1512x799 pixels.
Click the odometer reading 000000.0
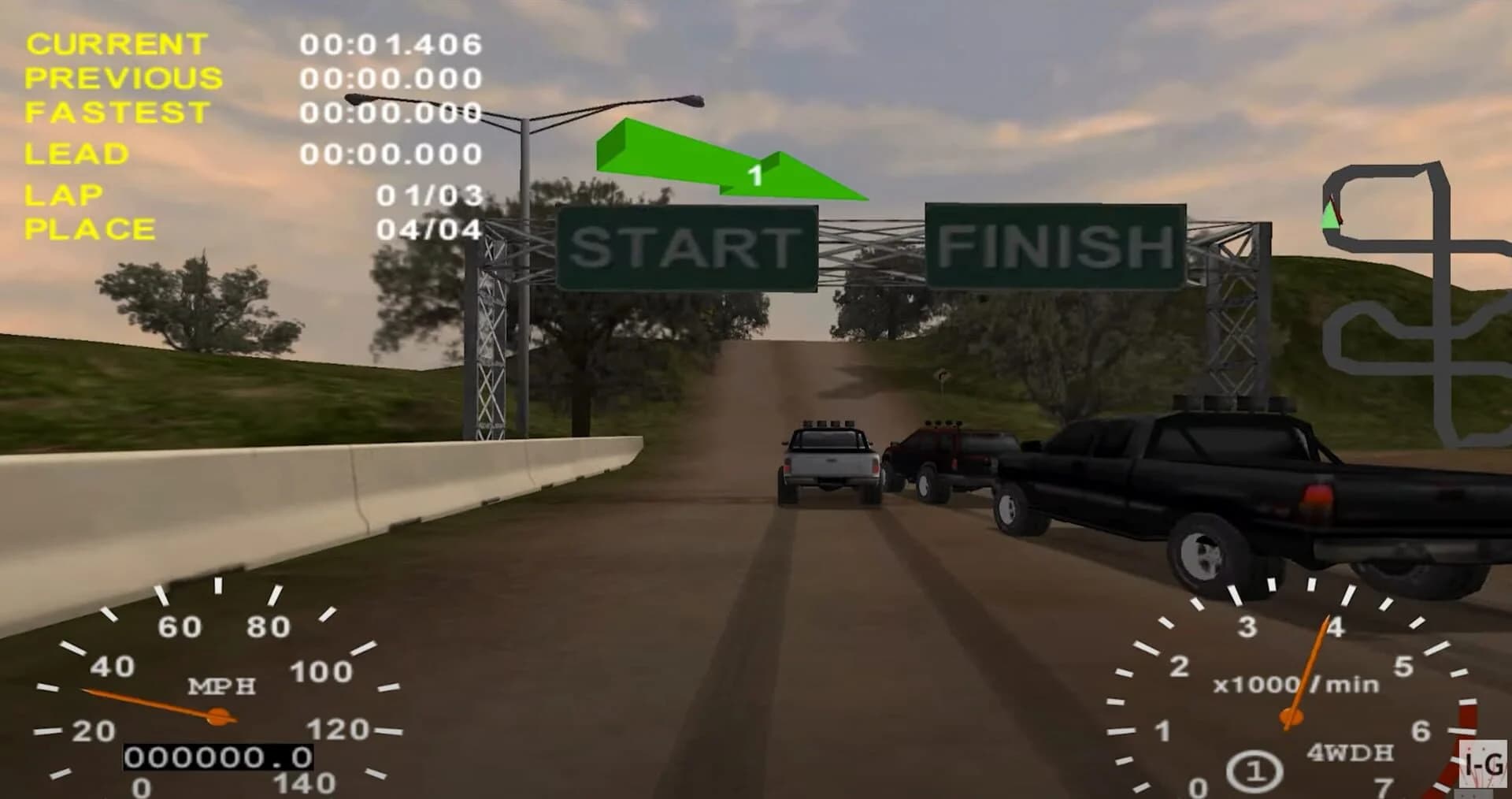coord(216,756)
